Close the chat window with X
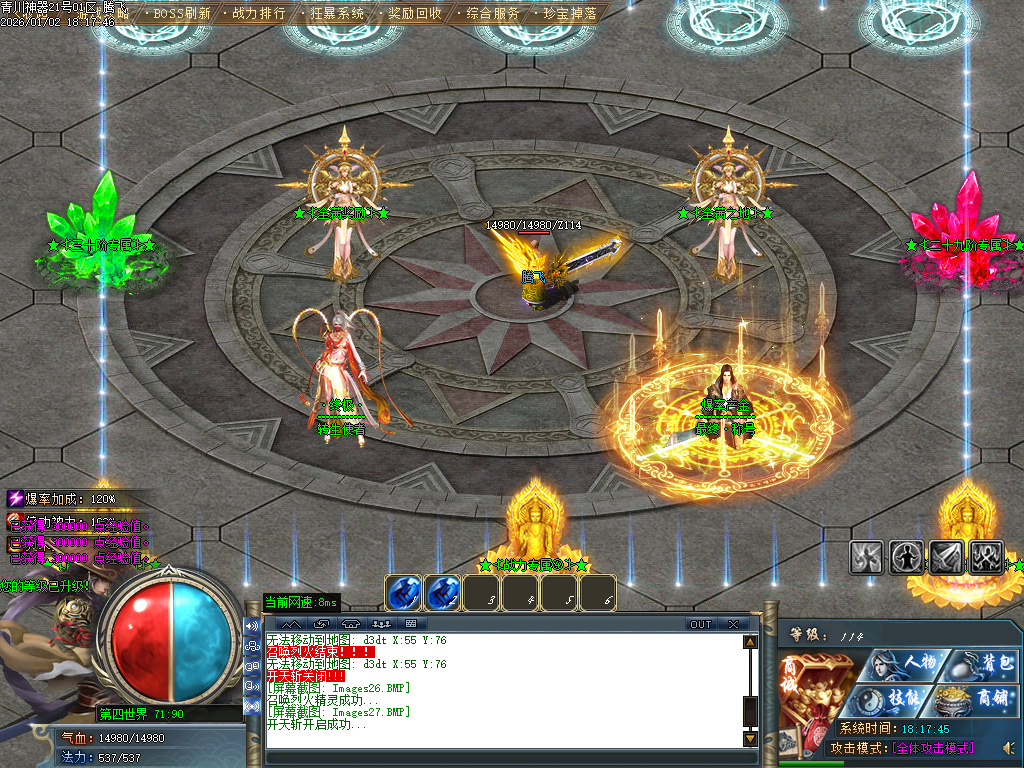Screen dimensions: 1024x768 [x=734, y=624]
